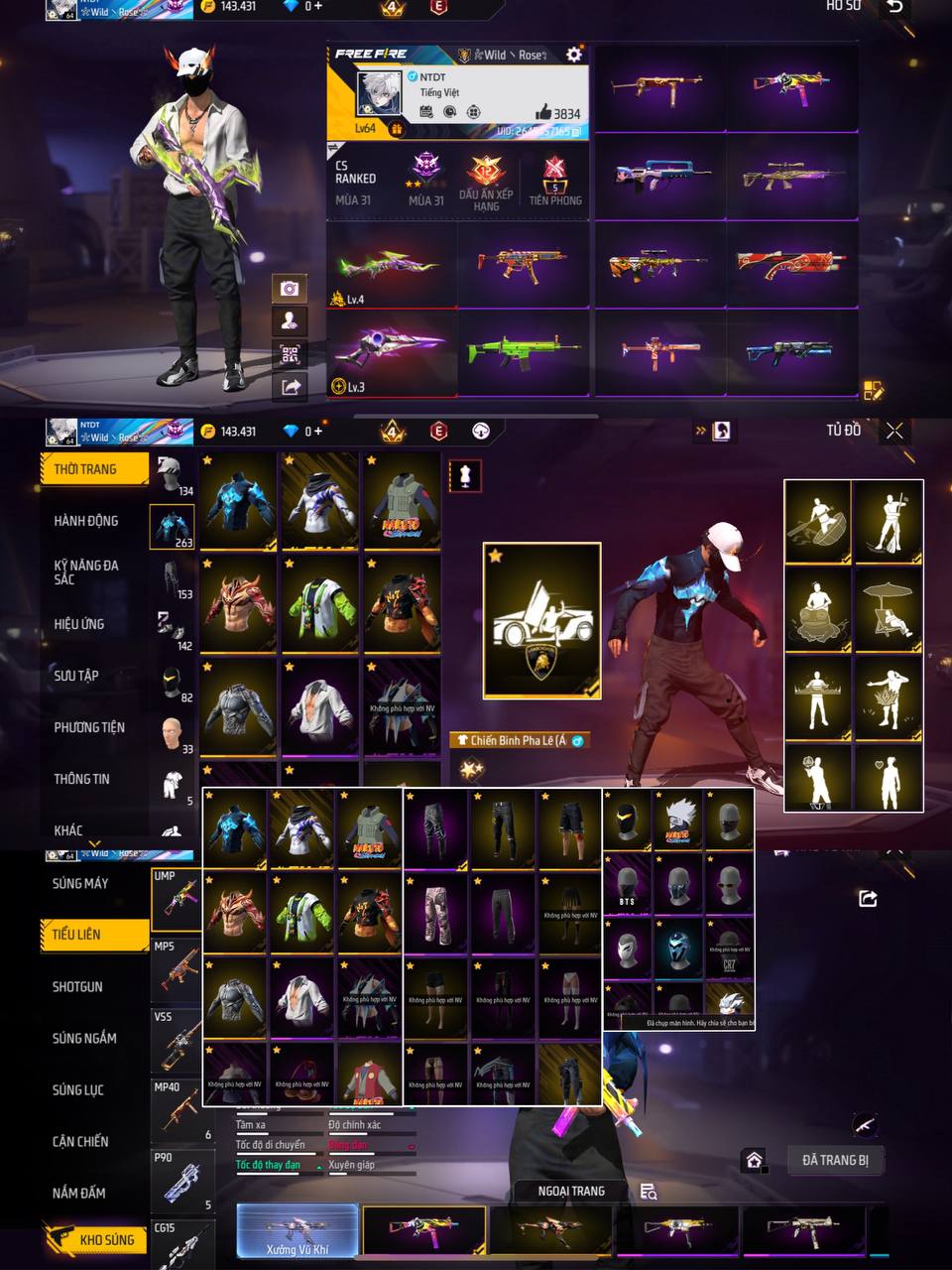Image resolution: width=952 pixels, height=1270 pixels.
Task: Close the Tủ Đồ wardrobe screen
Action: point(894,431)
